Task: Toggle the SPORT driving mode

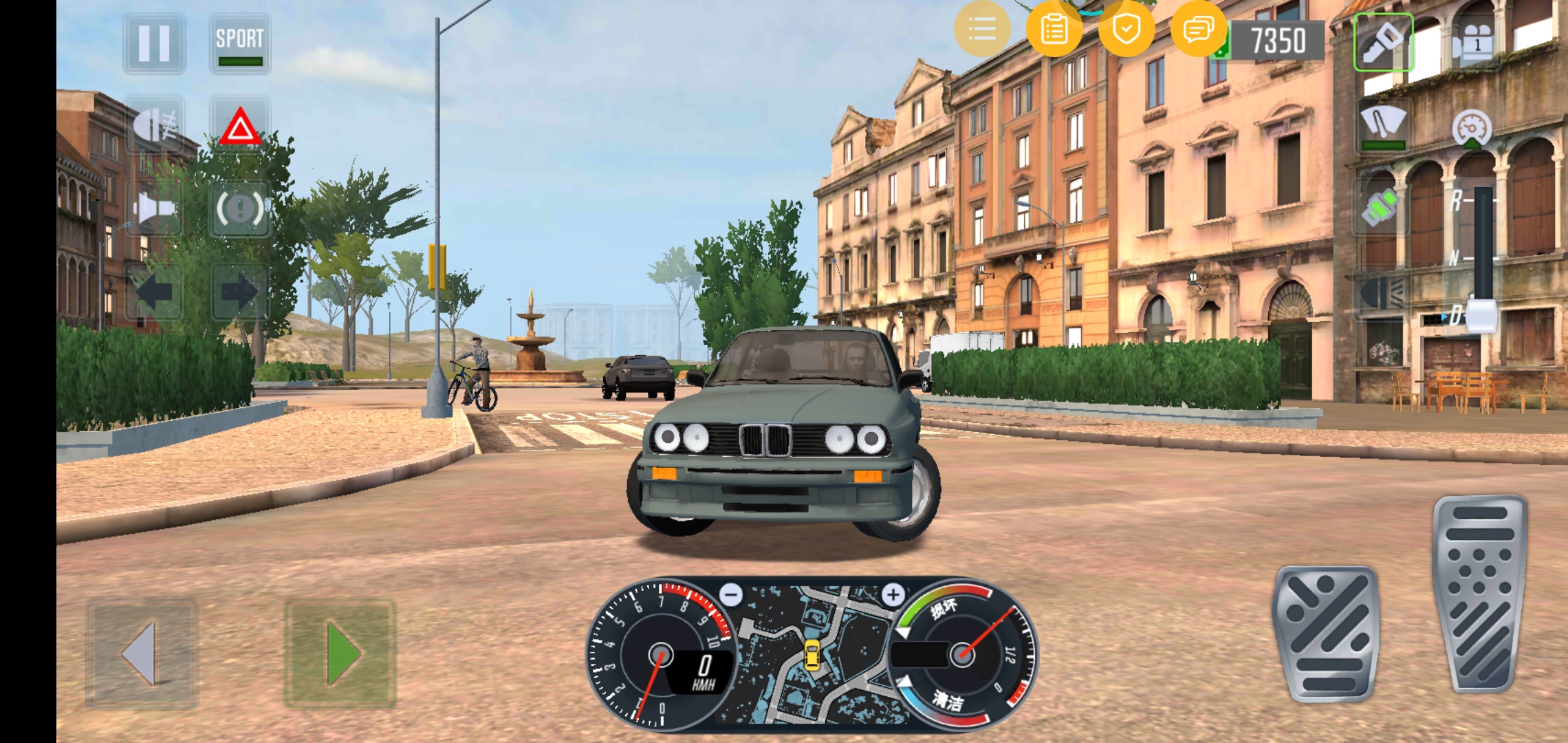Action: pos(239,43)
